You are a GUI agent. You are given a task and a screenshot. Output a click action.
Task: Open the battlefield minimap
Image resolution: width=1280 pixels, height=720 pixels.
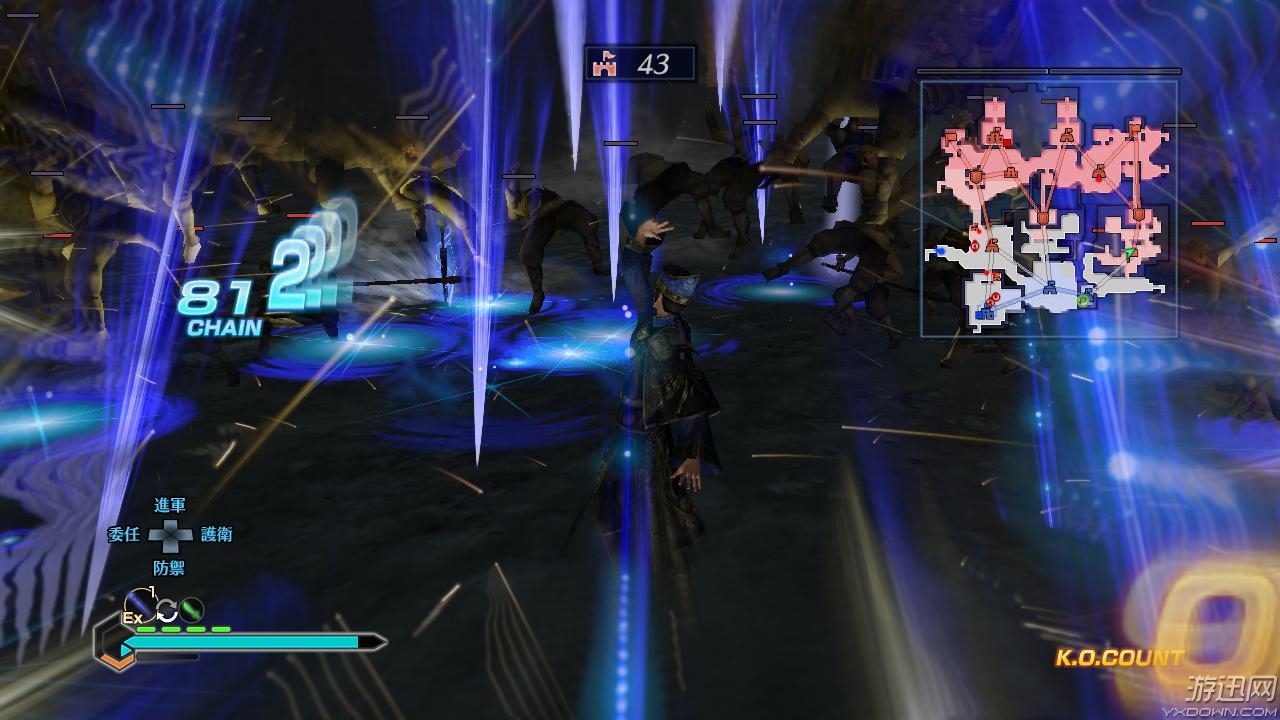point(1048,208)
